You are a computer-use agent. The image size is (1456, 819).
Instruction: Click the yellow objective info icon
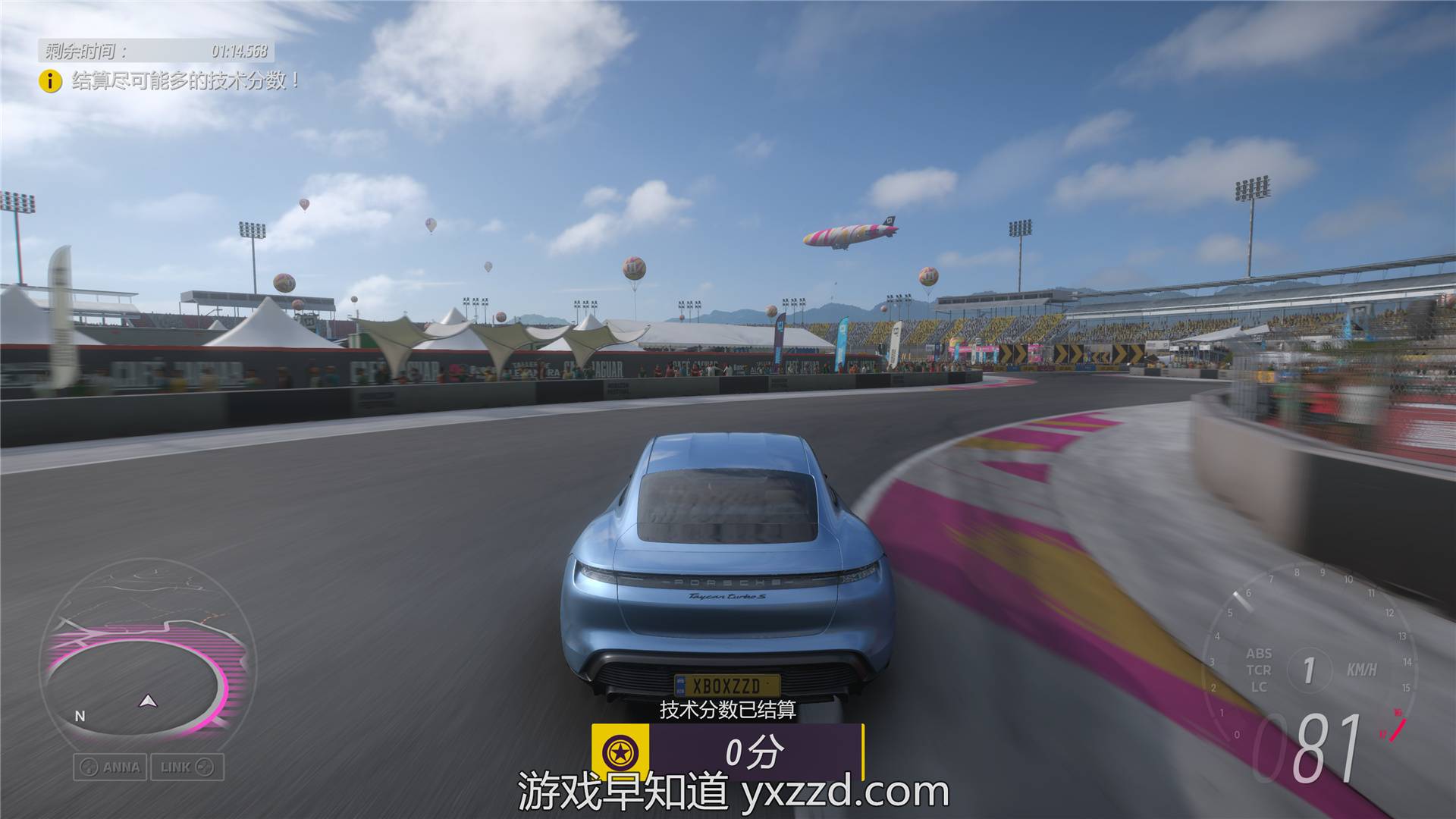click(x=50, y=80)
